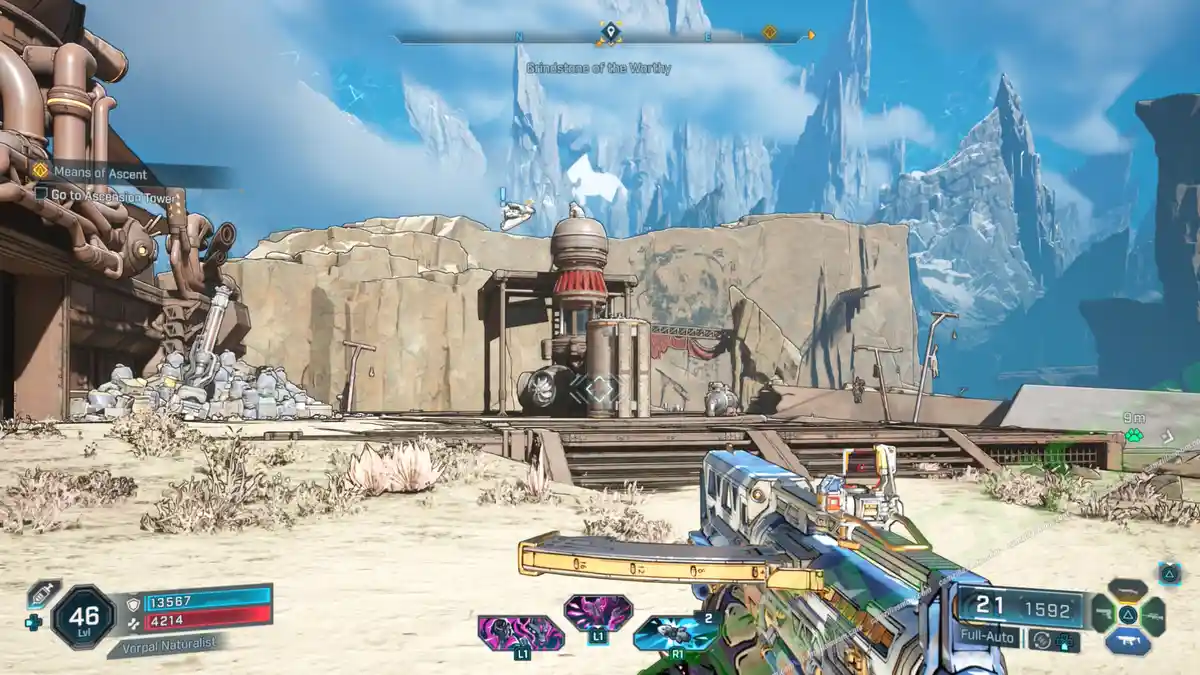The height and width of the screenshot is (675, 1200).
Task: Toggle the Full-Auto fire mode label
Action: (x=987, y=637)
